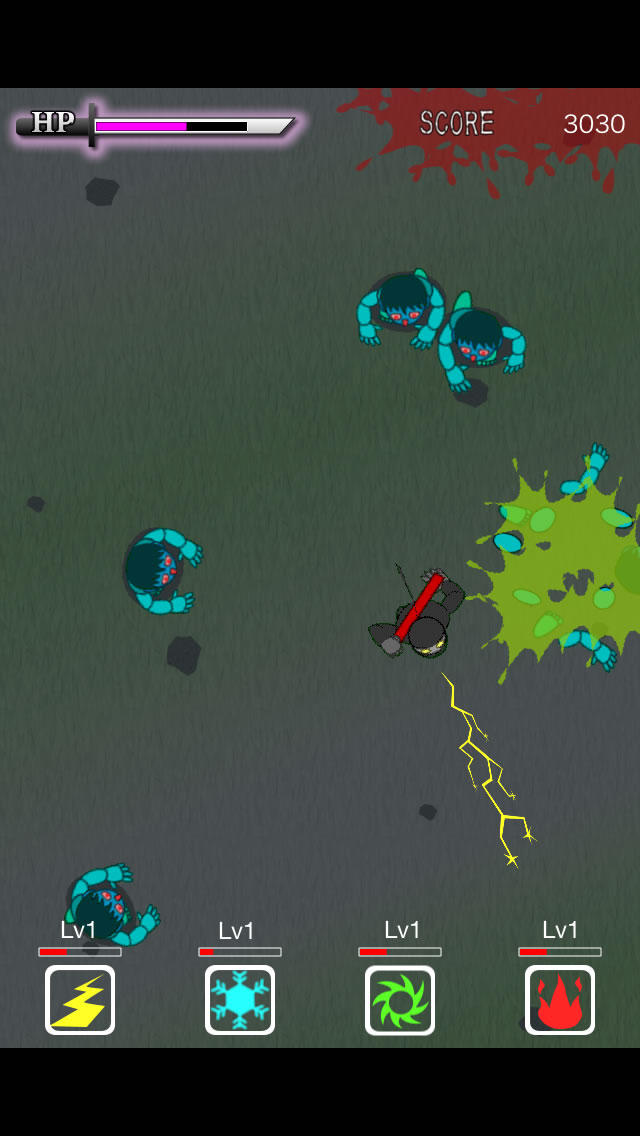Activate the yellow lightning bolt skill
Image resolution: width=640 pixels, height=1136 pixels.
80,999
